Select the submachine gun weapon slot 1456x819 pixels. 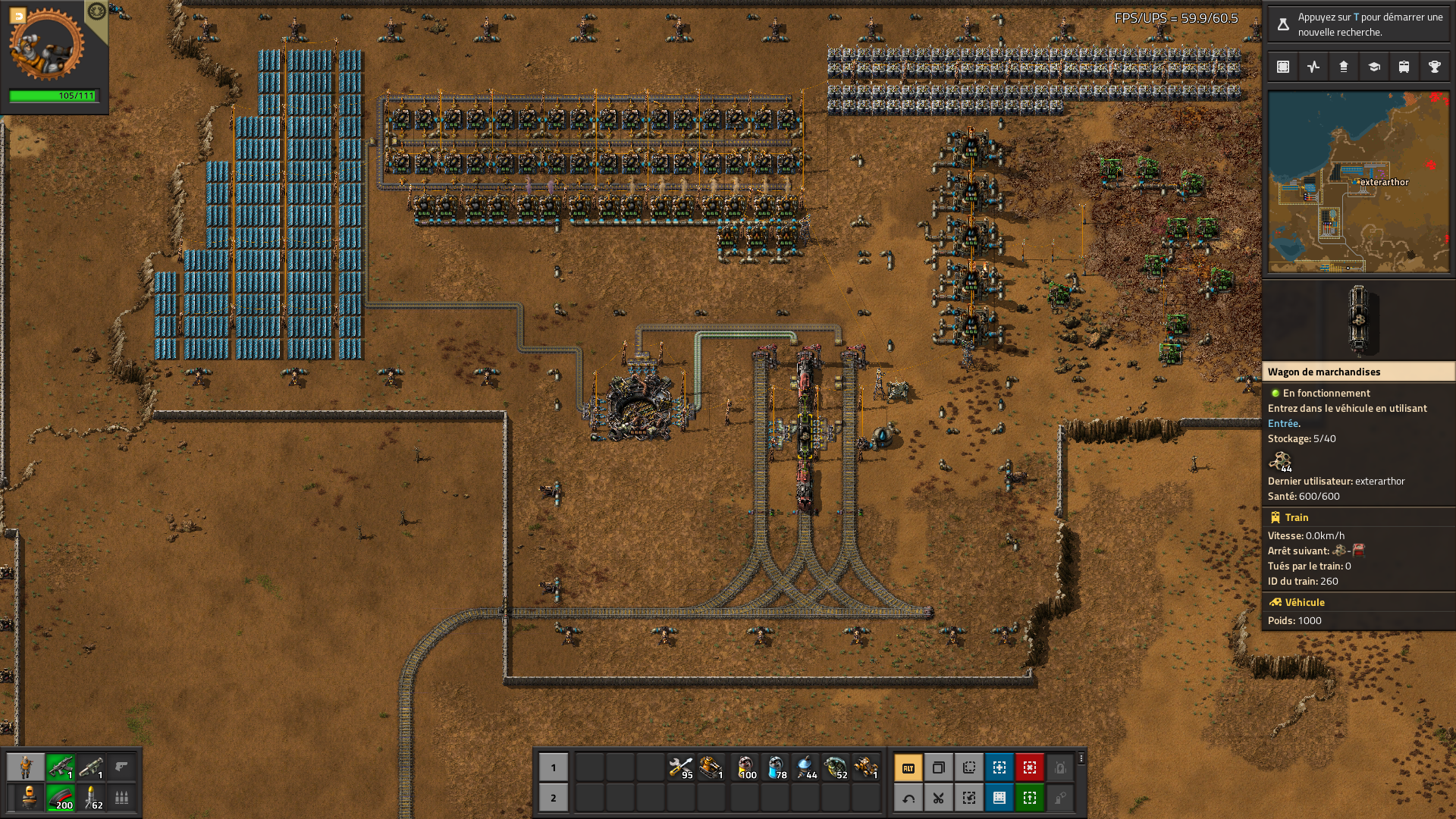point(61,767)
